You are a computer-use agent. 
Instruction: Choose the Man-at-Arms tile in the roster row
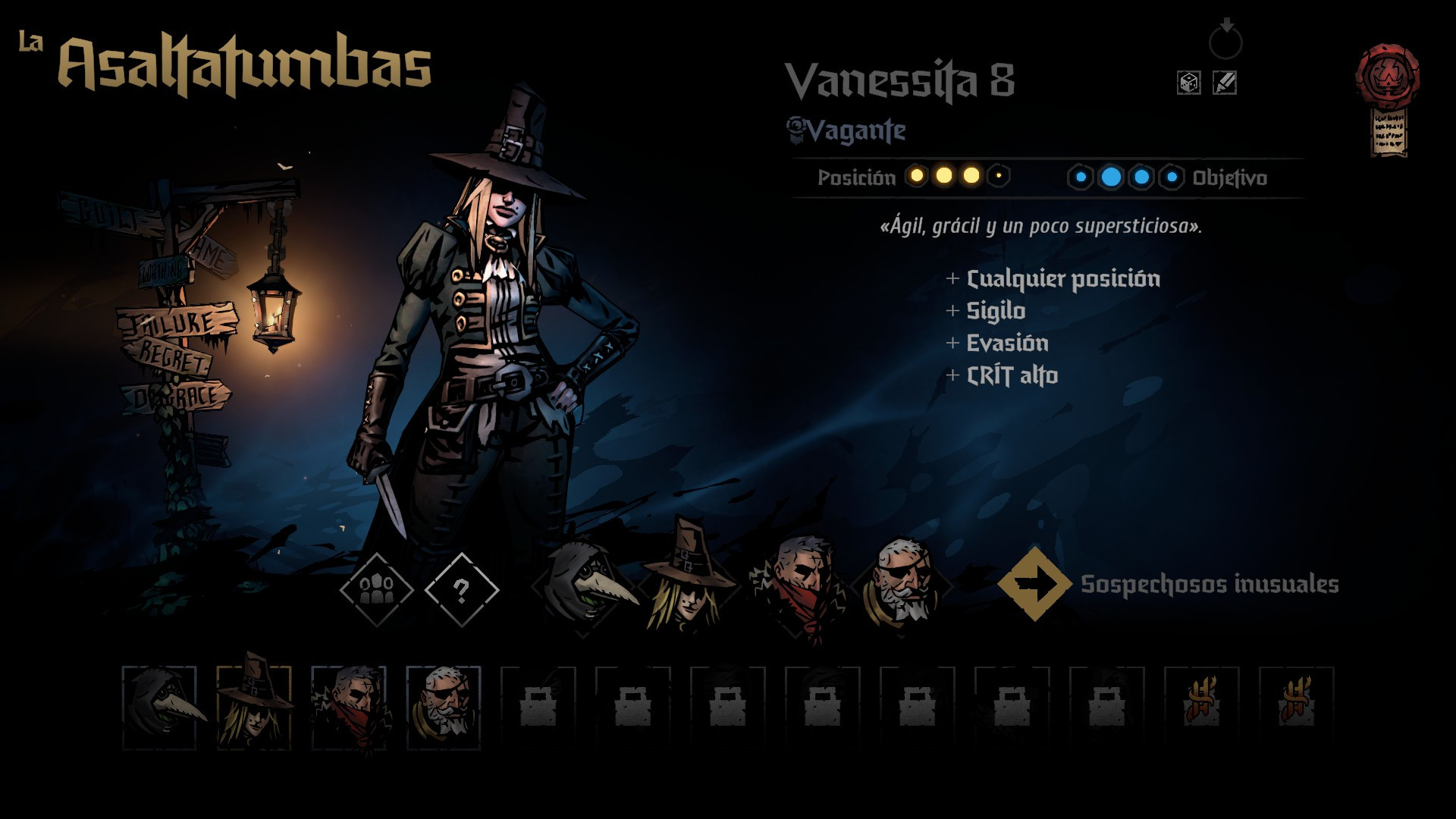[x=444, y=708]
